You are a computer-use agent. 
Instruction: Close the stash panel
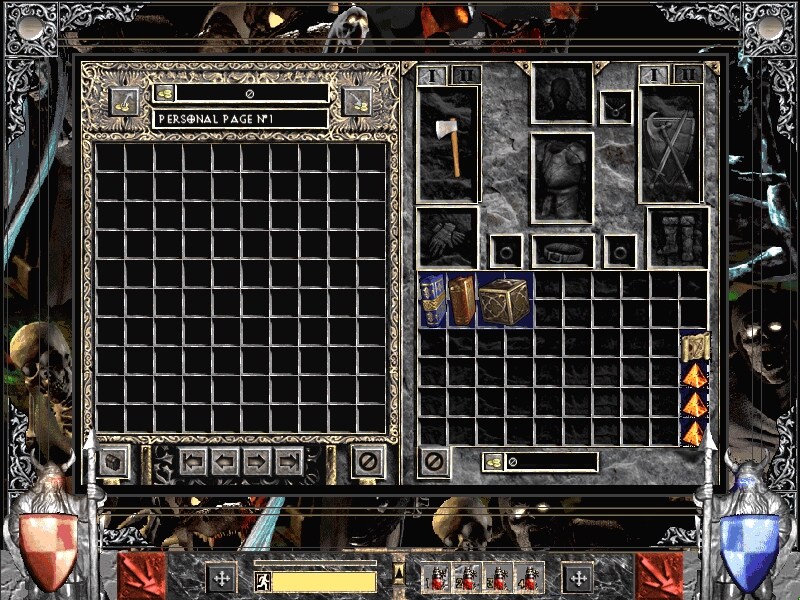point(368,462)
